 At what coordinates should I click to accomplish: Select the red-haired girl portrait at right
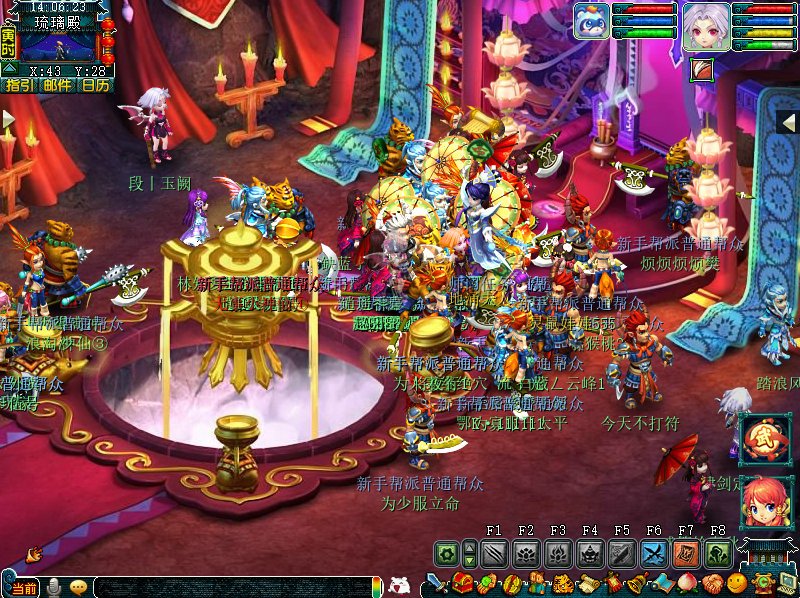[x=763, y=500]
